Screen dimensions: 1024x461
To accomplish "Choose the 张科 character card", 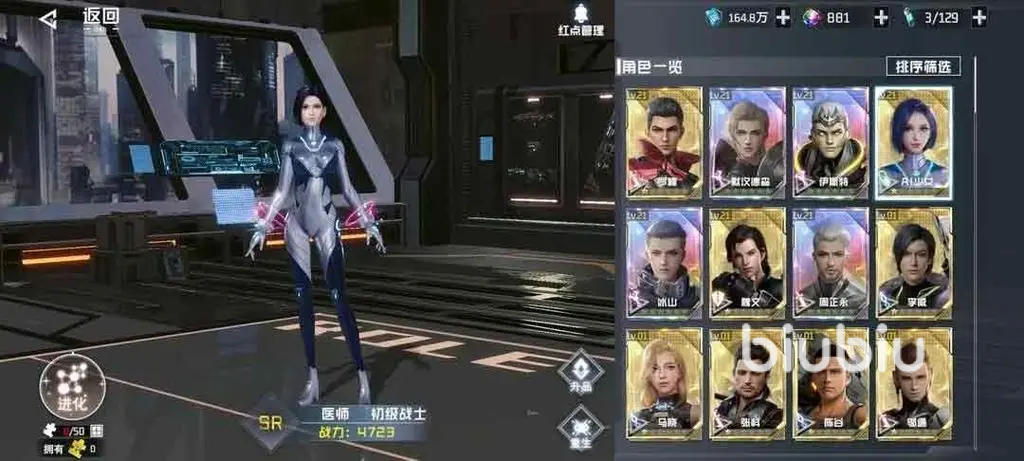I will tap(747, 384).
